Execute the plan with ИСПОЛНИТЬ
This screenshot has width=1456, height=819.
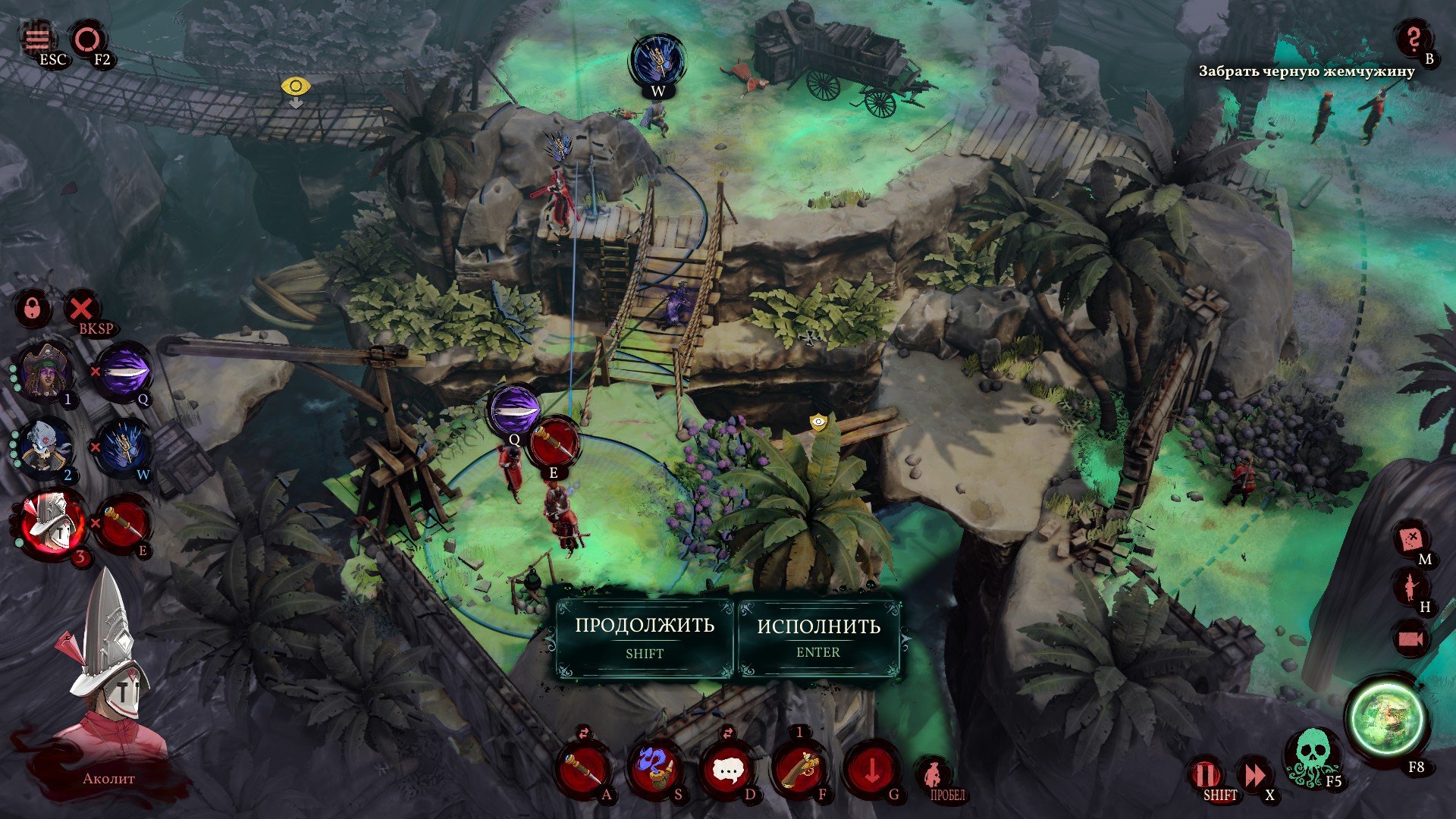(818, 636)
